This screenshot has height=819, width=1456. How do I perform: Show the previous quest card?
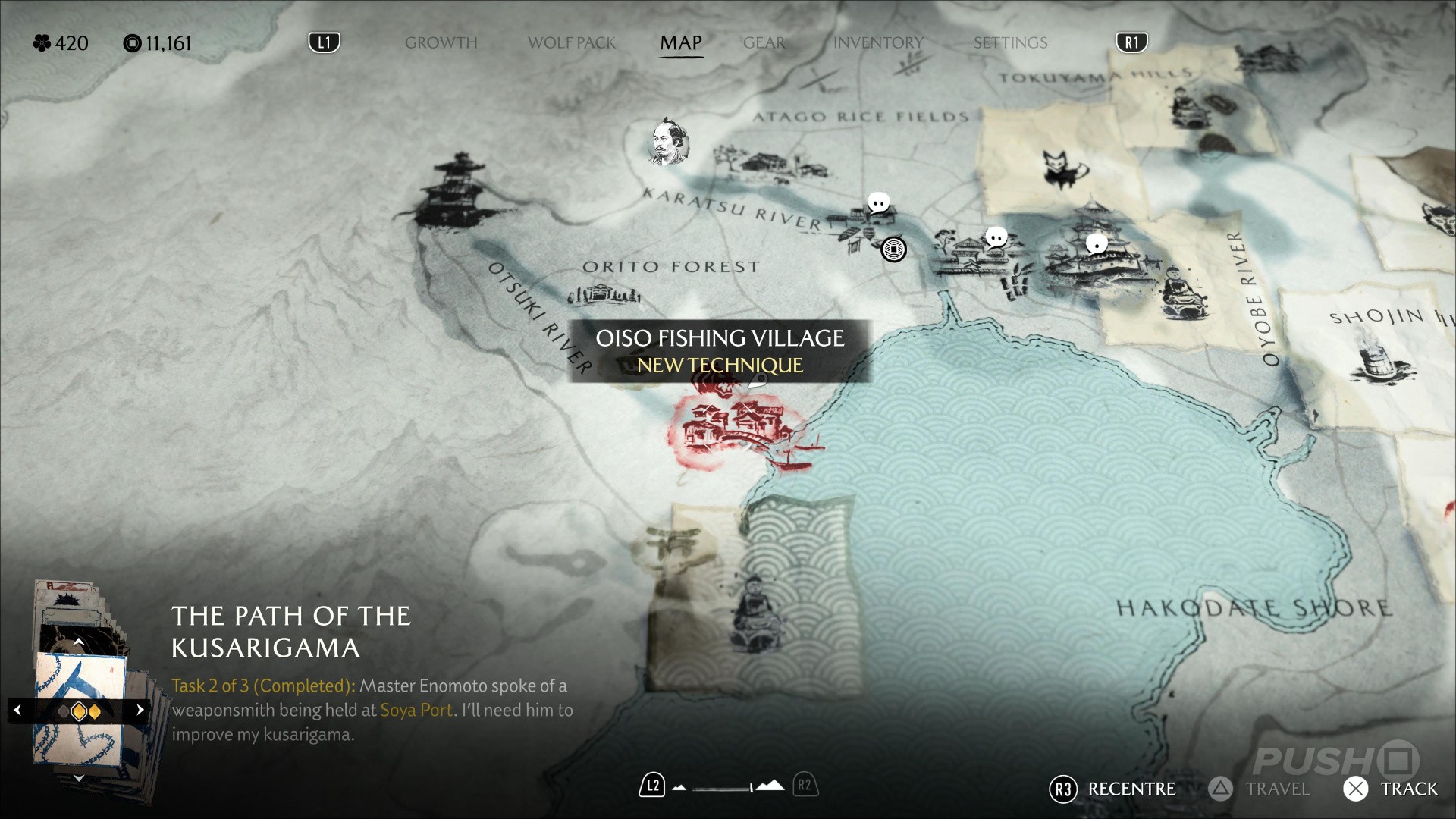[18, 711]
